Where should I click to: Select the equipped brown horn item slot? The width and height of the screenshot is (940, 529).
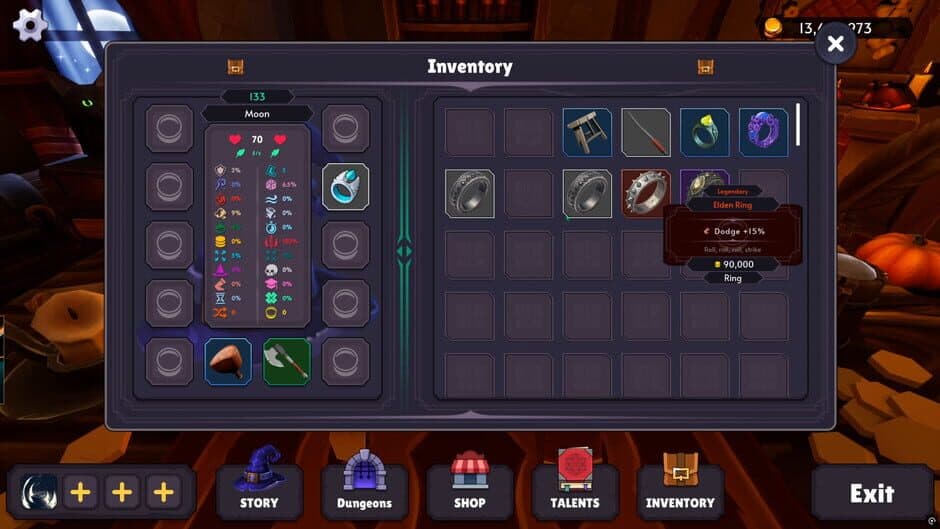coord(228,361)
